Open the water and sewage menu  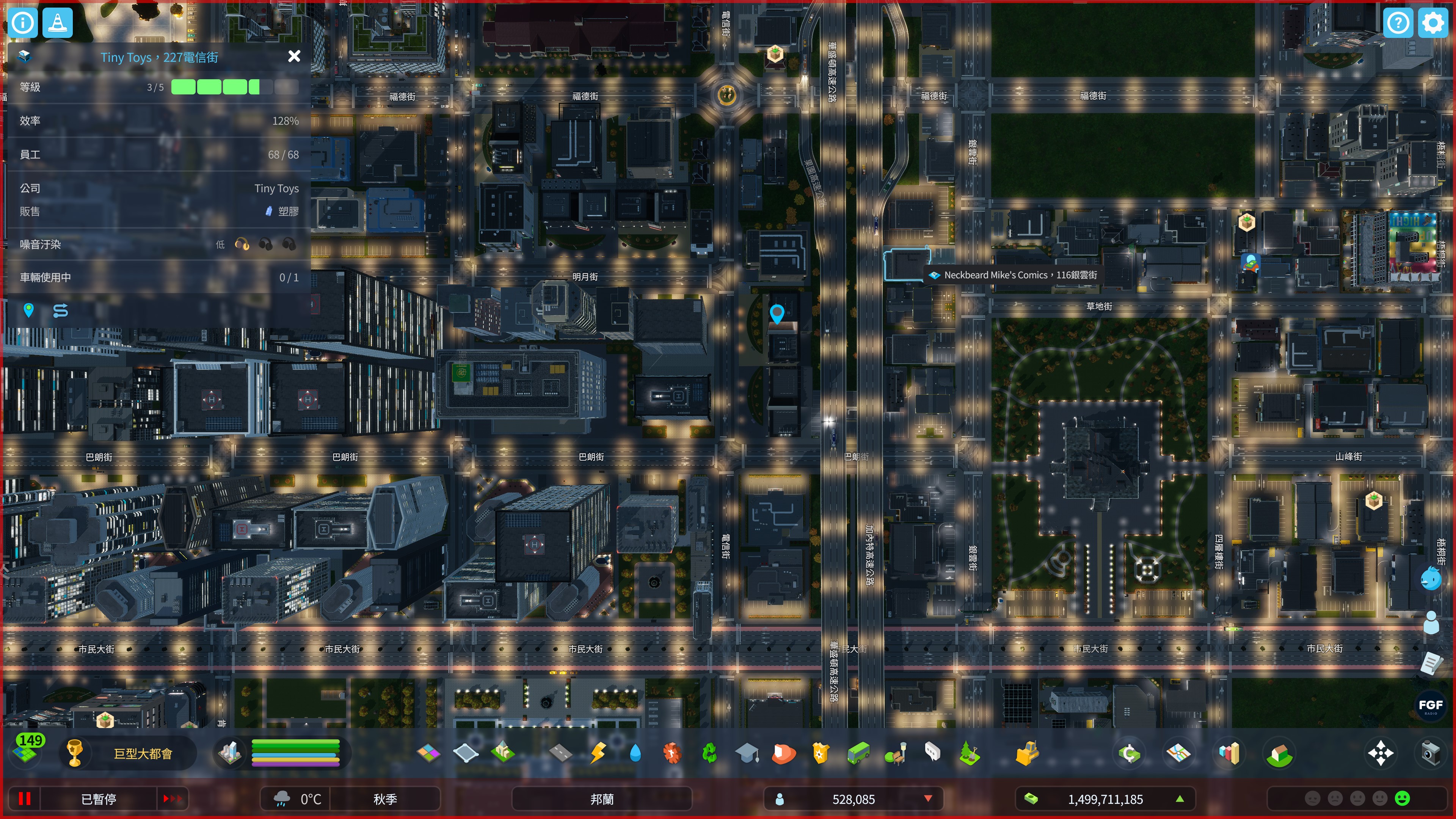point(635,753)
